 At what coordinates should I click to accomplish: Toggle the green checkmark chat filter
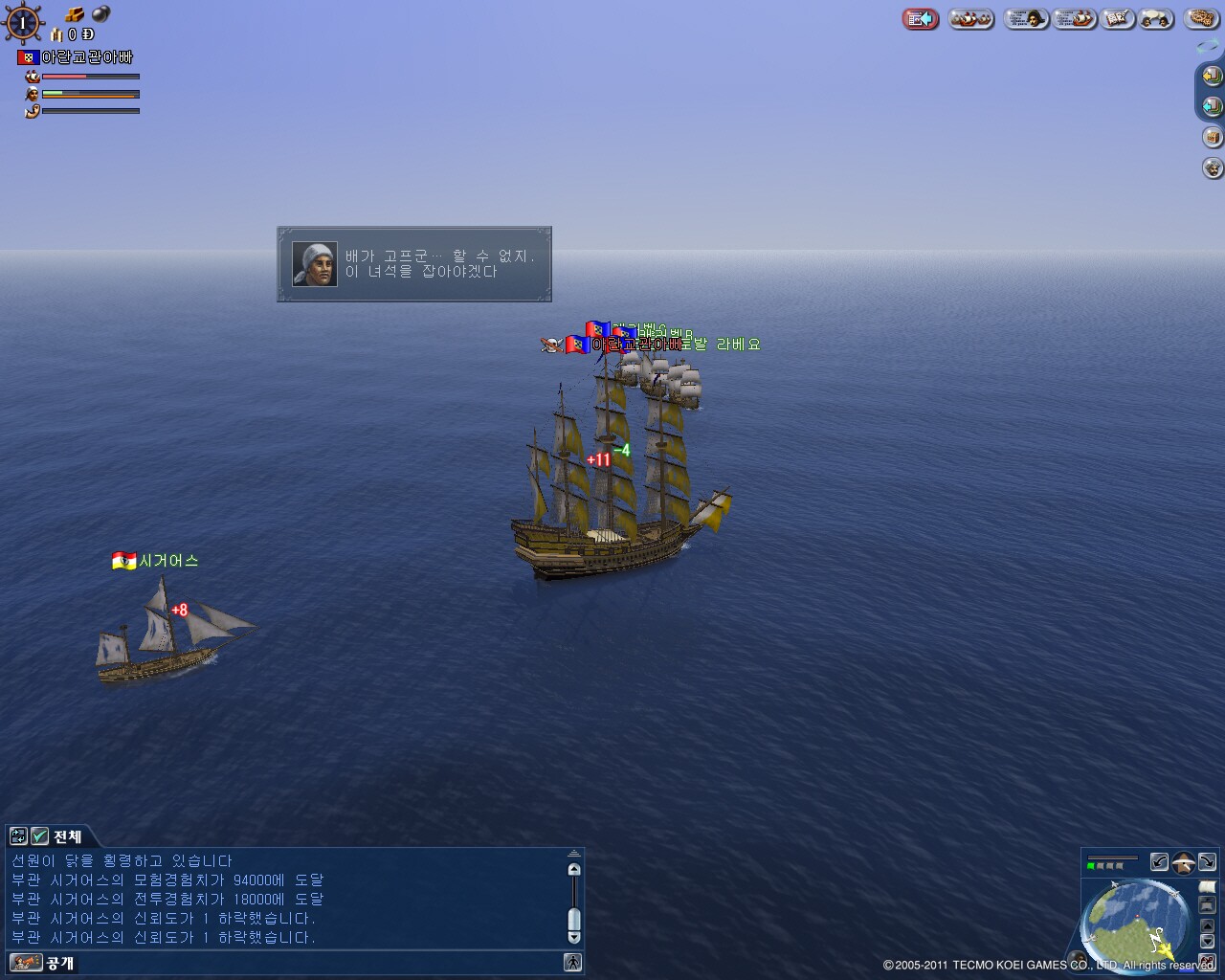[39, 836]
